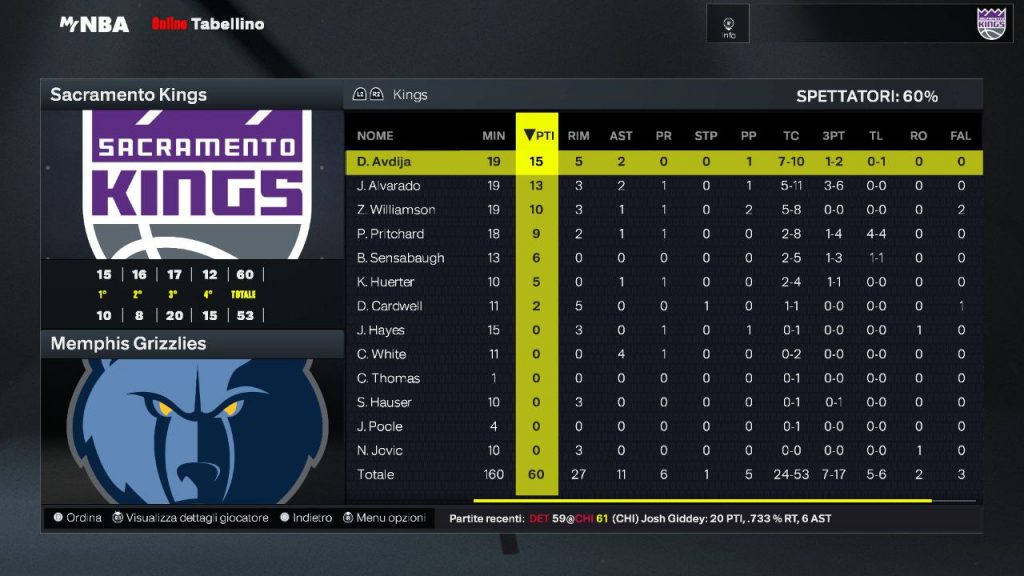Open the Sacramento Kings team panel

pos(129,95)
